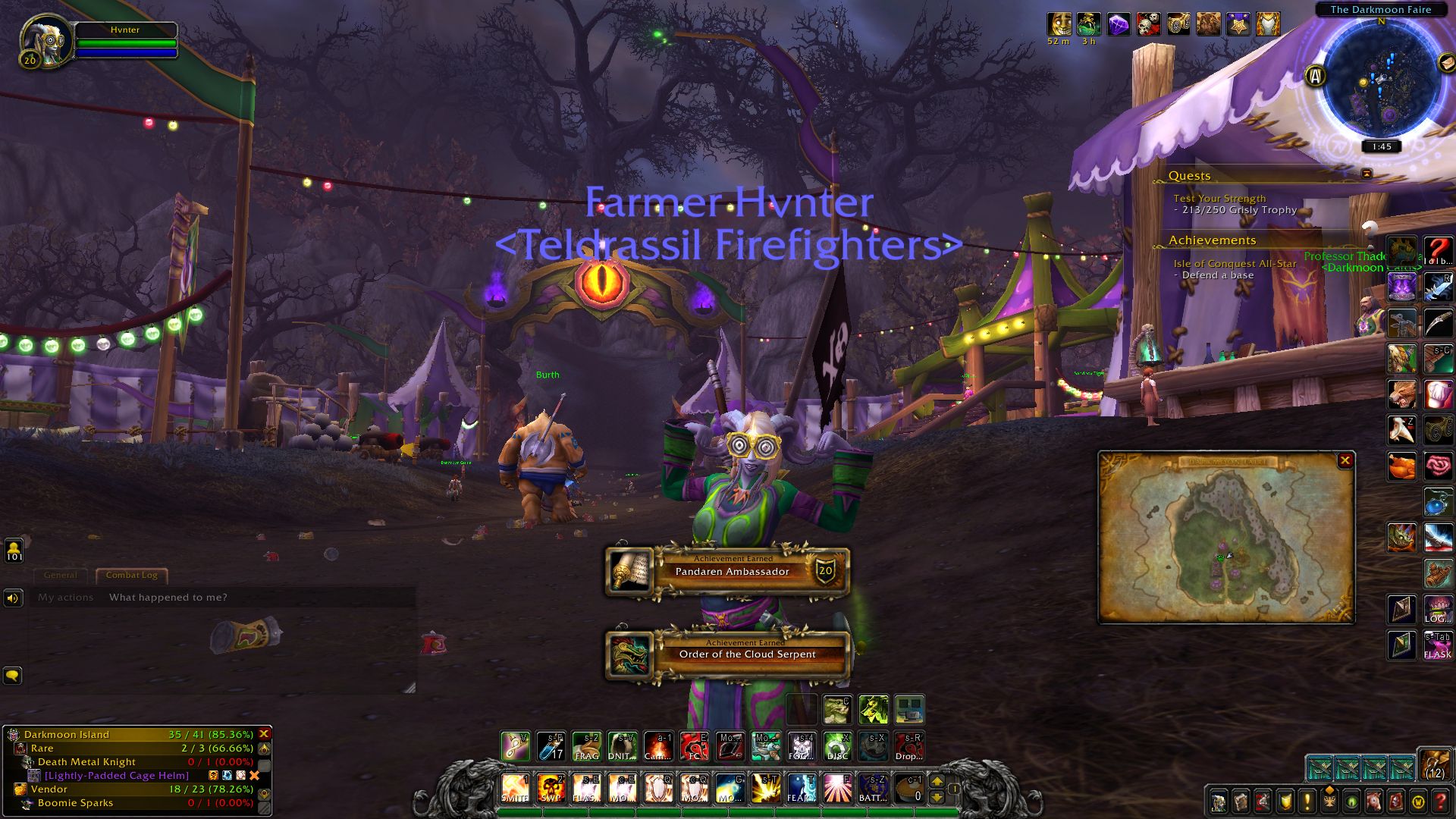Click the DISC action button
The image size is (1456, 819).
pyautogui.click(x=837, y=746)
